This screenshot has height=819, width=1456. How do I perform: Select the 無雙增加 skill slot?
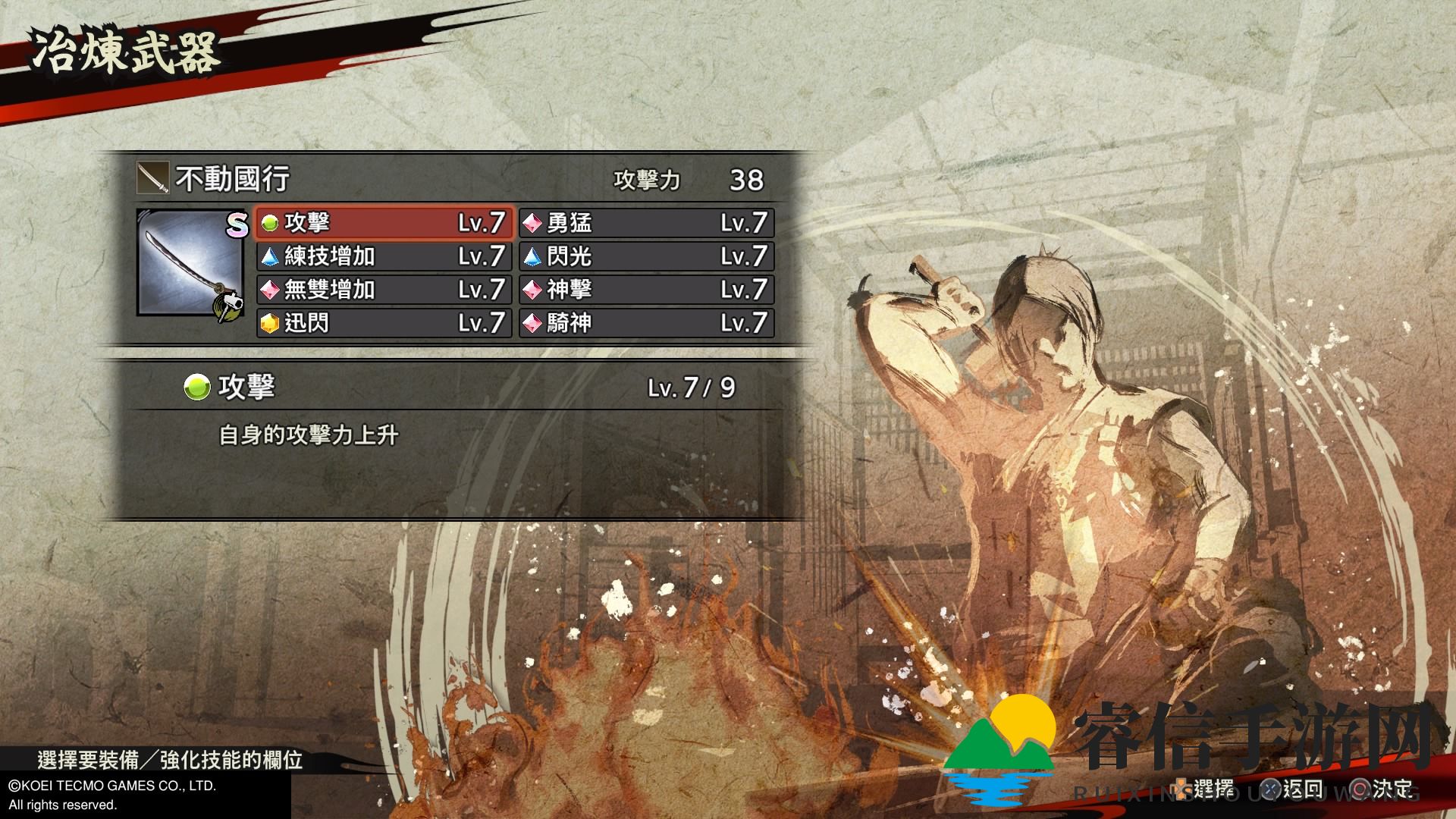tap(384, 290)
